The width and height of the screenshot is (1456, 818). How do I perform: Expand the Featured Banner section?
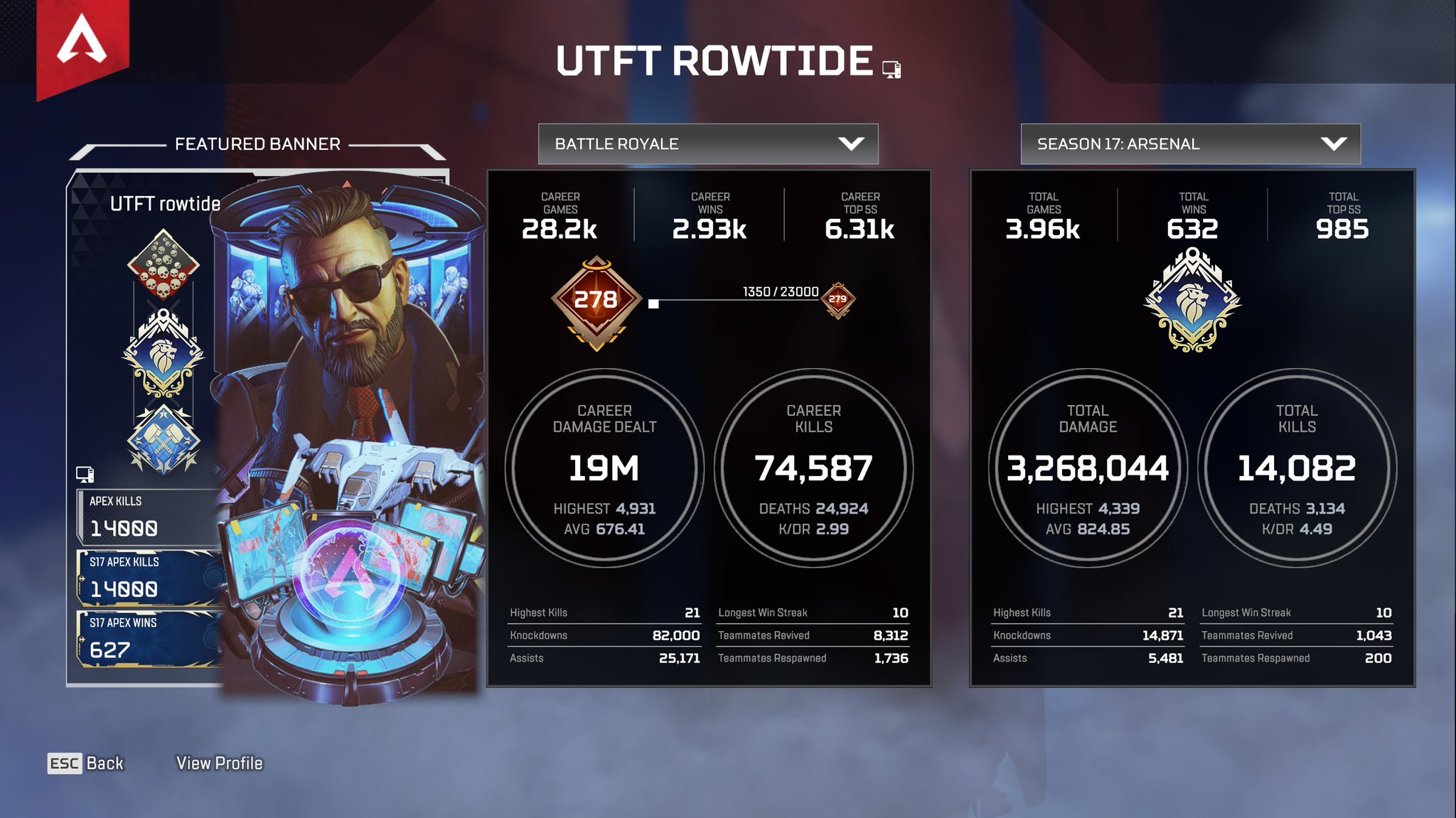pyautogui.click(x=258, y=144)
